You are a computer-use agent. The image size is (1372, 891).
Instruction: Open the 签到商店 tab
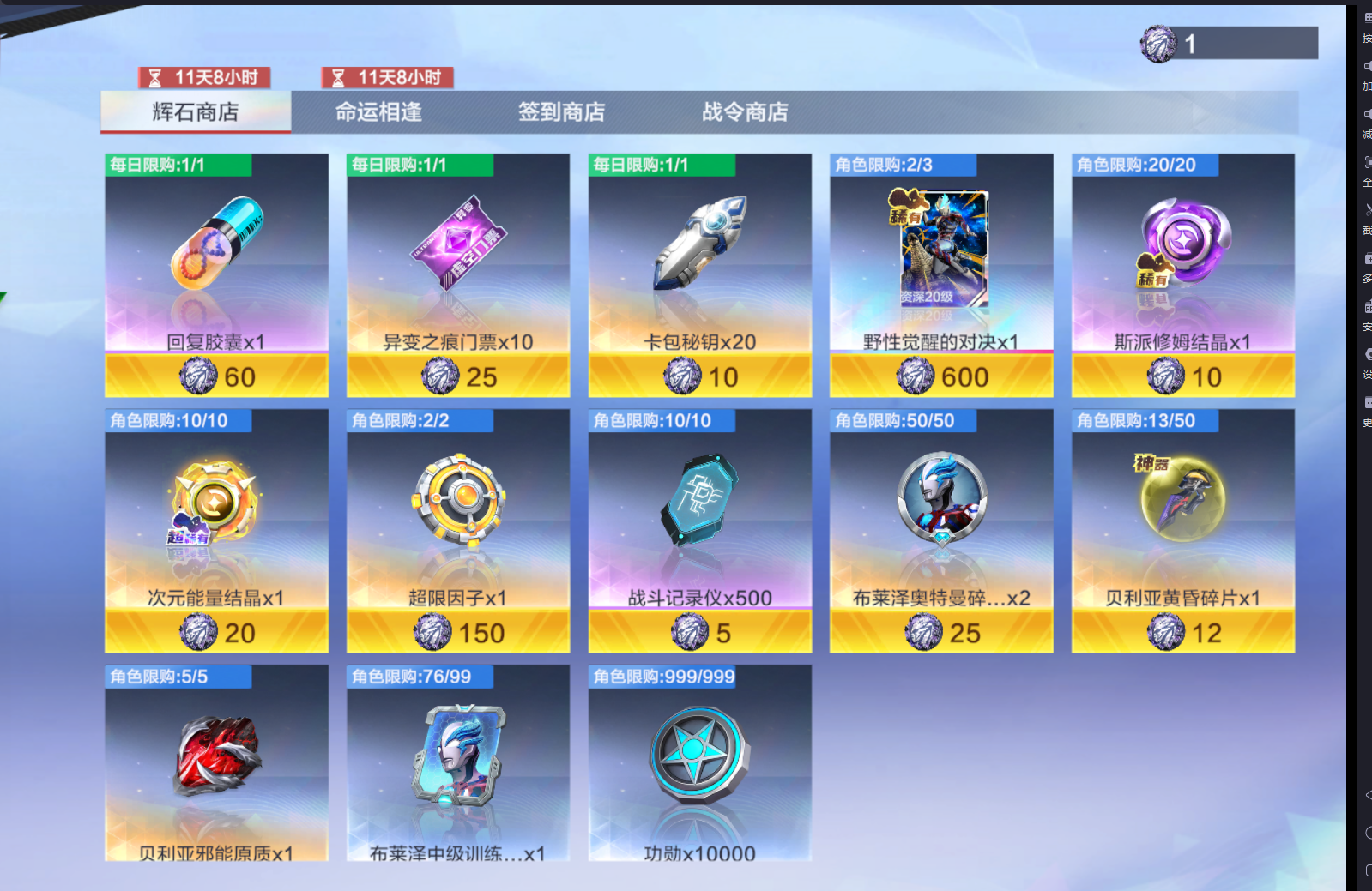coord(562,112)
